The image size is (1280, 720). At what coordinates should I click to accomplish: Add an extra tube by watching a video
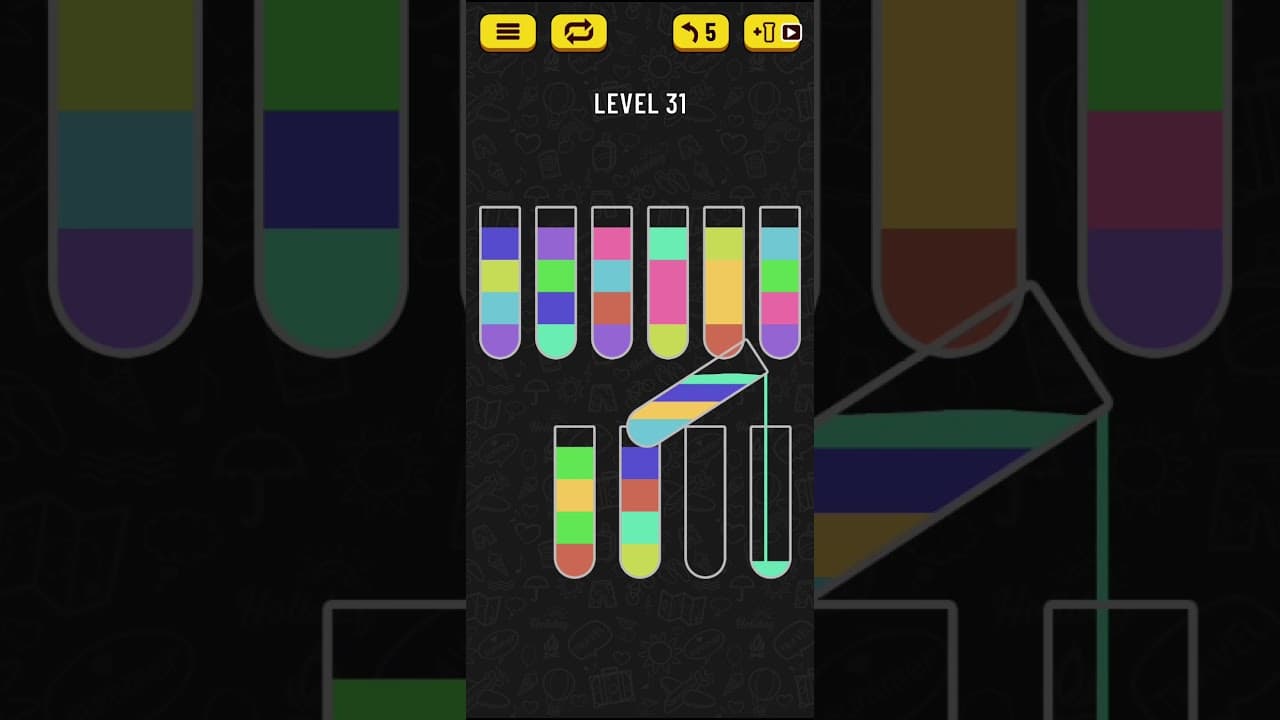point(773,33)
